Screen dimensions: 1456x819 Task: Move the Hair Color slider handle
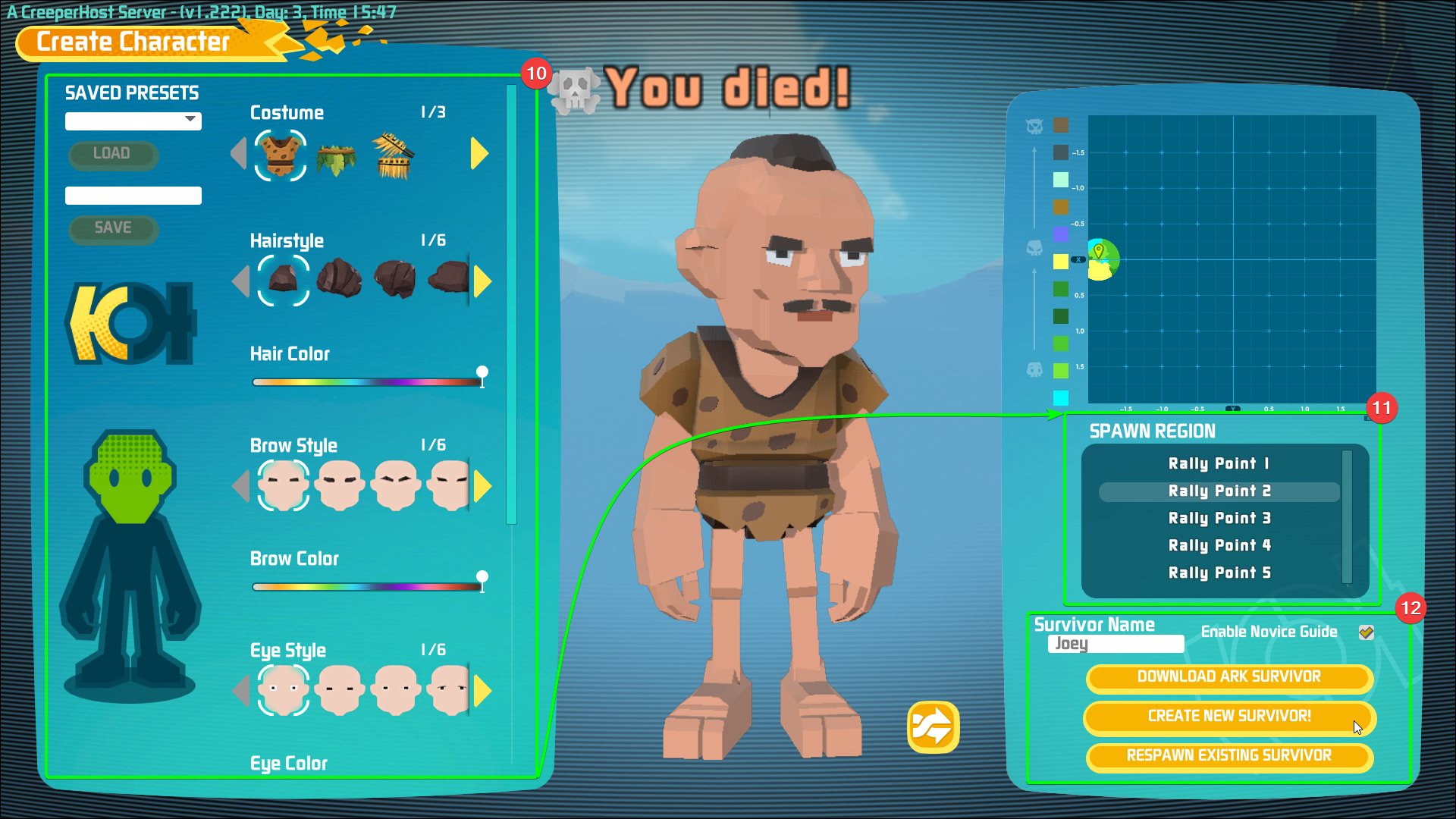482,373
